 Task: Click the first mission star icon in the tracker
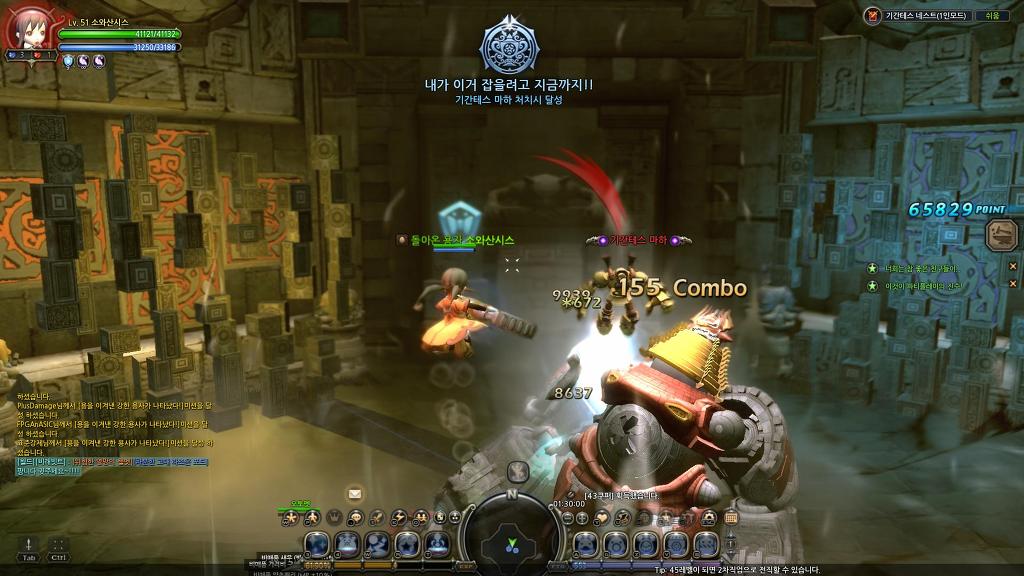point(873,268)
